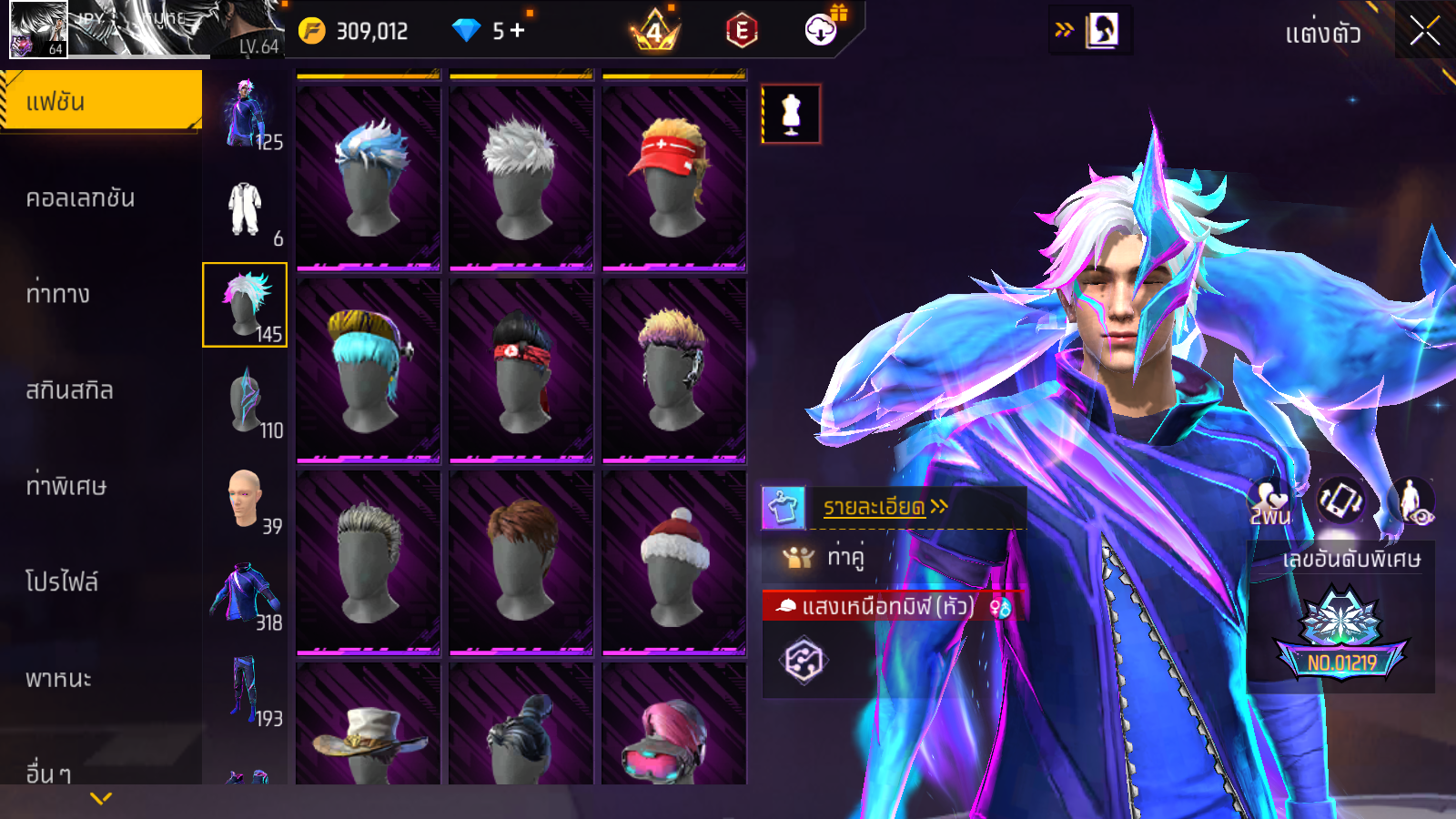Switch to the แฟชัน tab
This screenshot has width=1456, height=819.
click(x=100, y=101)
